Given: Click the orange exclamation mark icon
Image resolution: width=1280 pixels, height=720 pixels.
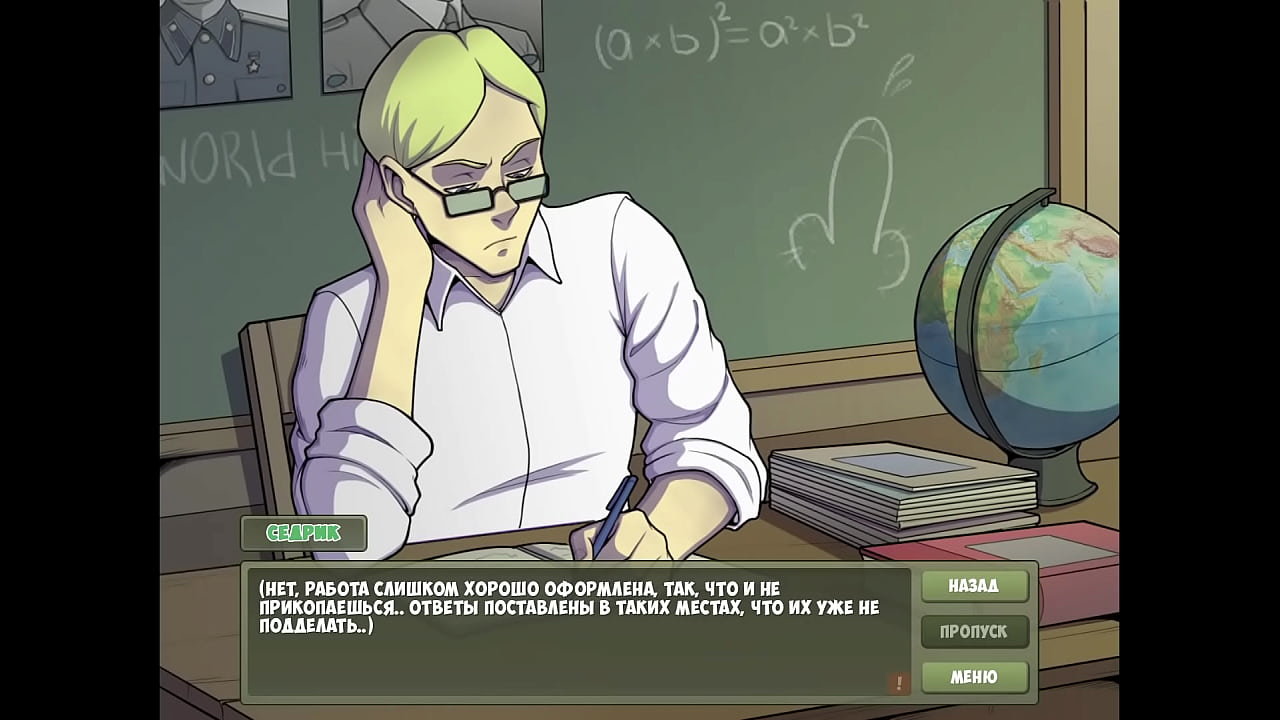Looking at the screenshot, I should [x=898, y=683].
